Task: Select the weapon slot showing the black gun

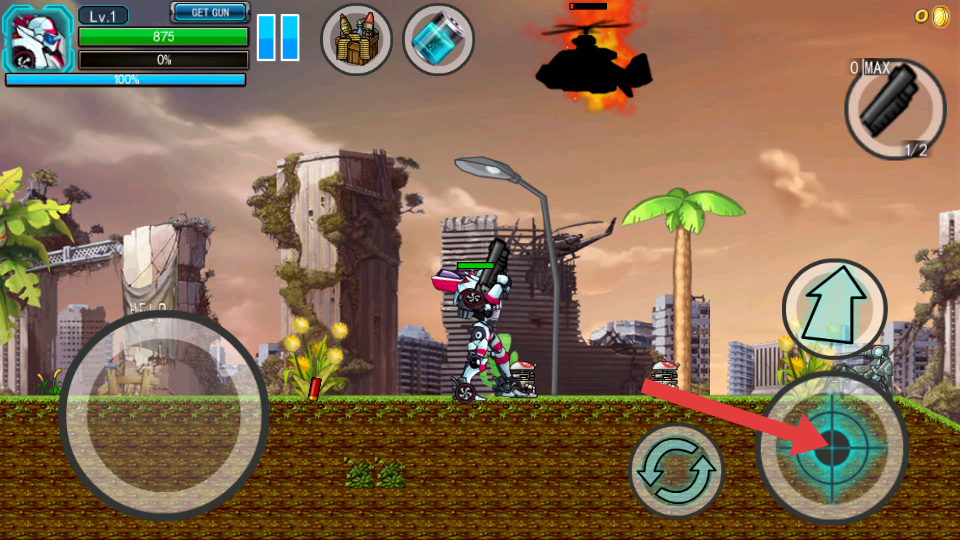Action: click(x=895, y=109)
